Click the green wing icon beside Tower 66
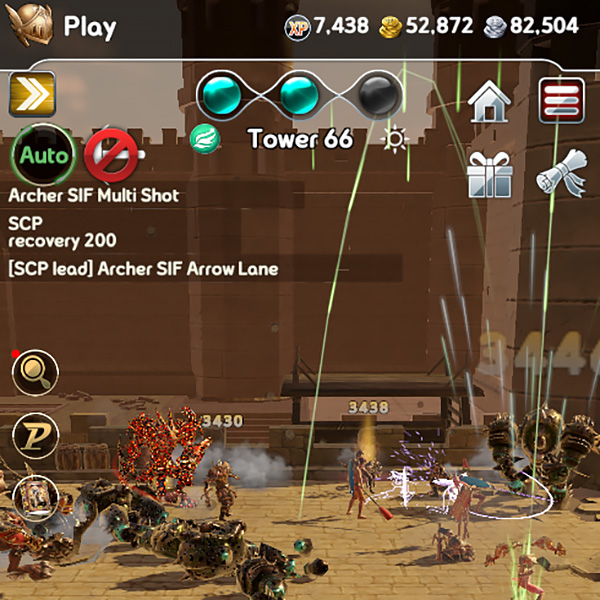 206,139
